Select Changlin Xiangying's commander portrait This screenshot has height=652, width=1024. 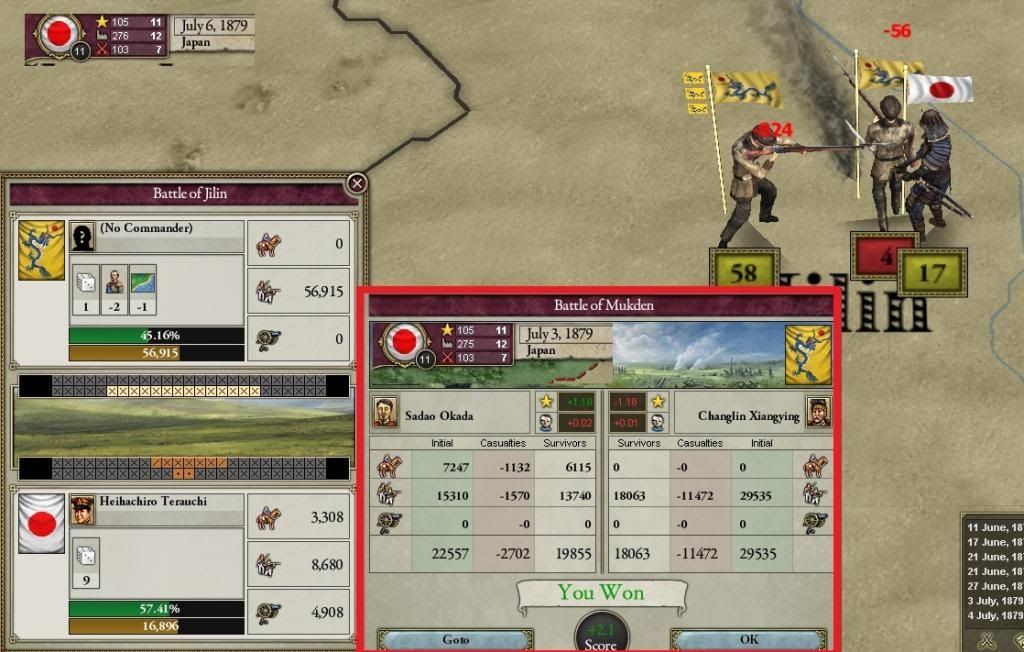pyautogui.click(x=818, y=410)
